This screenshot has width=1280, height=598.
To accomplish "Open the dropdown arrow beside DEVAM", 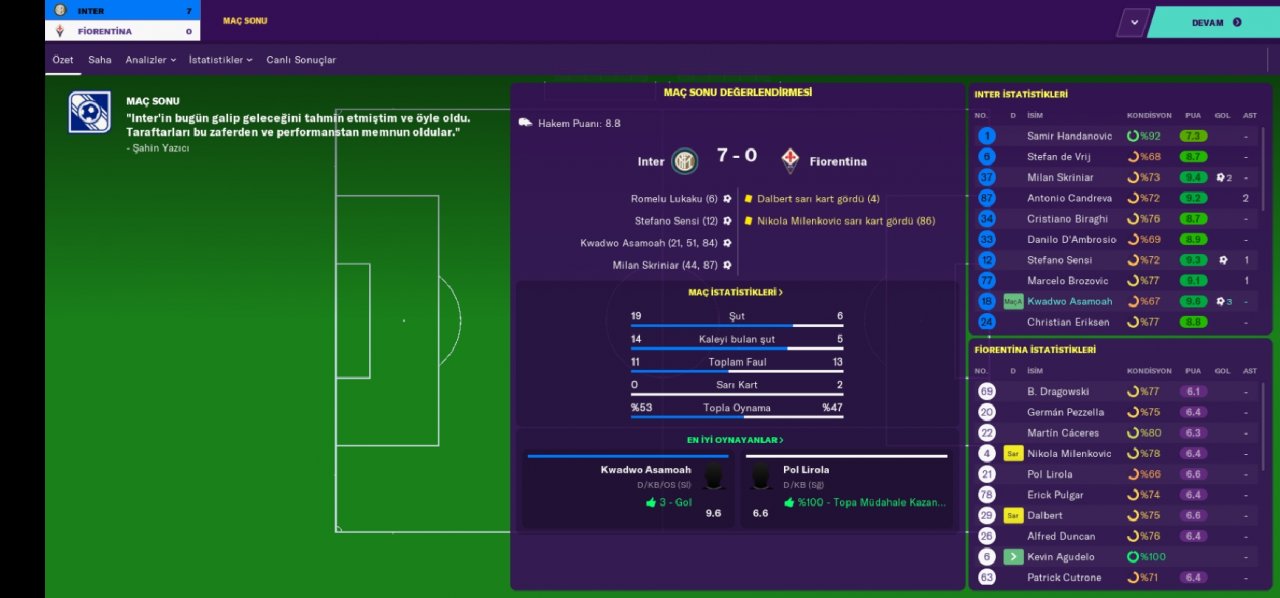I will pyautogui.click(x=1133, y=22).
